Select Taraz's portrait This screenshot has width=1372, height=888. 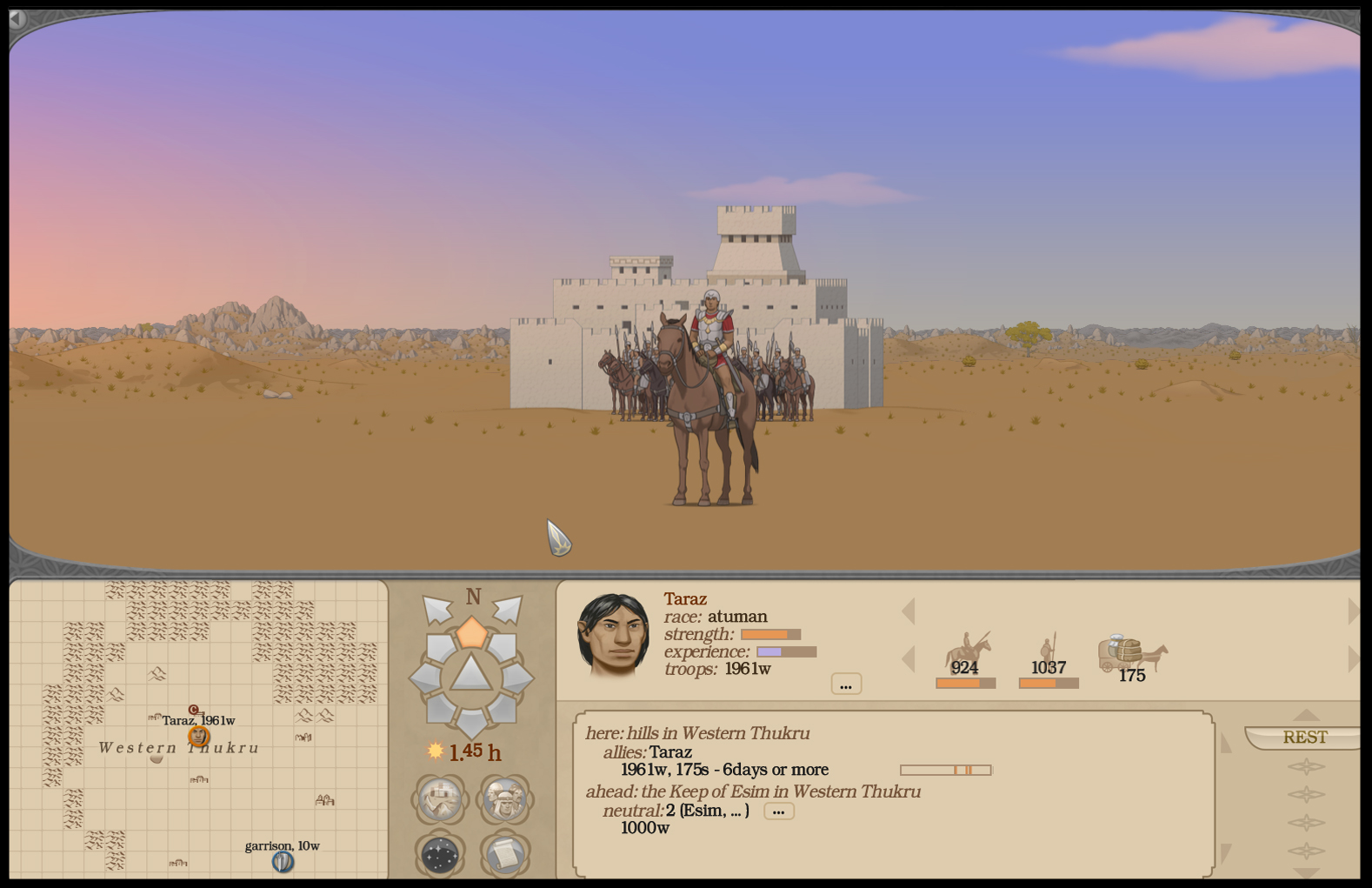[x=613, y=635]
